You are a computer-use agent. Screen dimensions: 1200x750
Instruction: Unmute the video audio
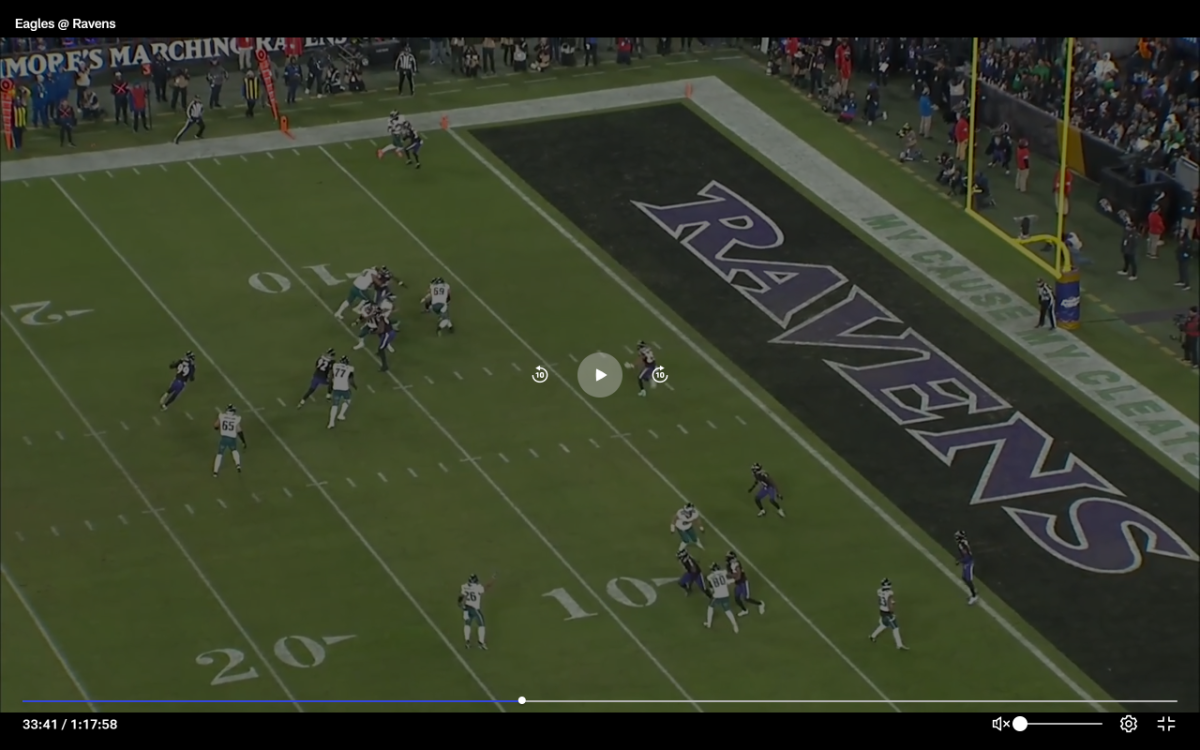(999, 724)
